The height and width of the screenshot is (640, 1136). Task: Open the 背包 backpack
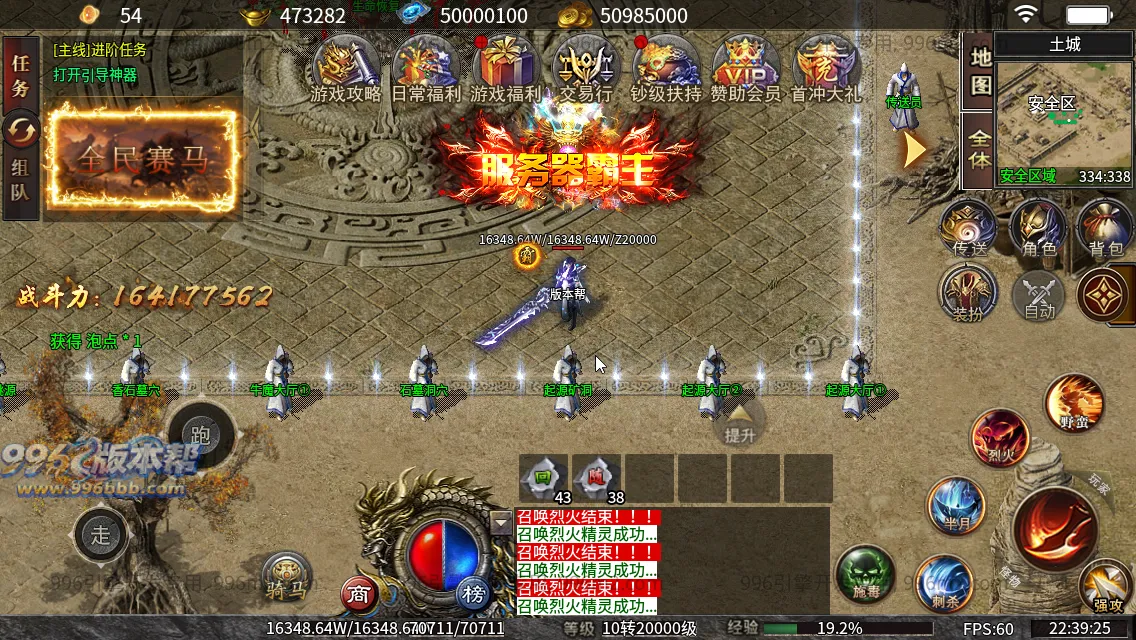(x=1104, y=229)
